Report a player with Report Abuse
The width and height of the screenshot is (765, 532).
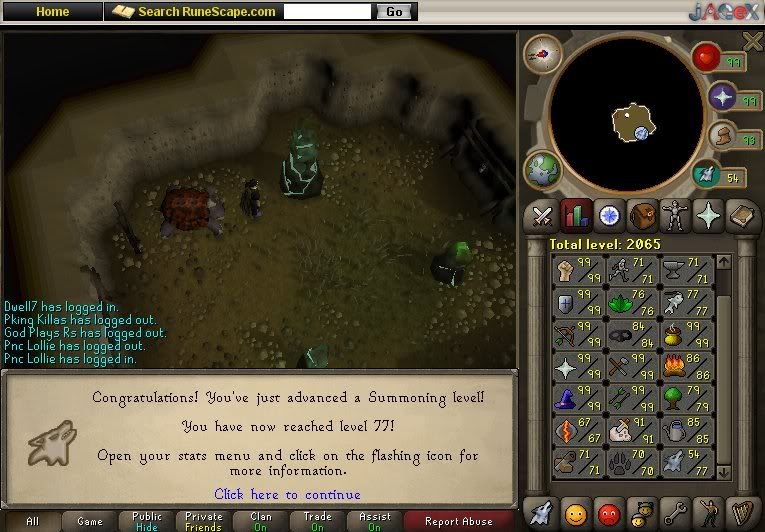click(458, 521)
